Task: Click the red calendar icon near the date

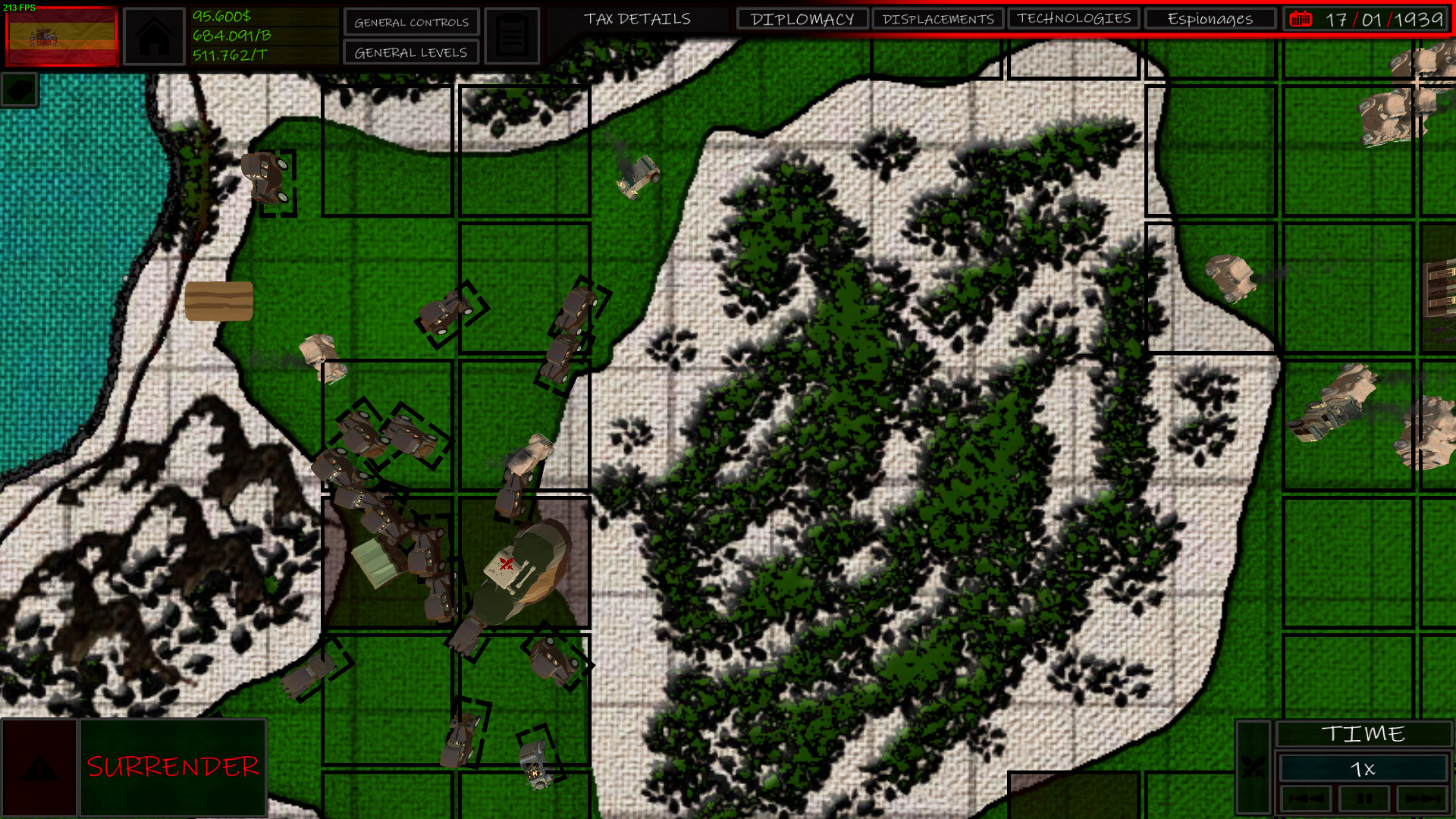Action: click(x=1302, y=20)
